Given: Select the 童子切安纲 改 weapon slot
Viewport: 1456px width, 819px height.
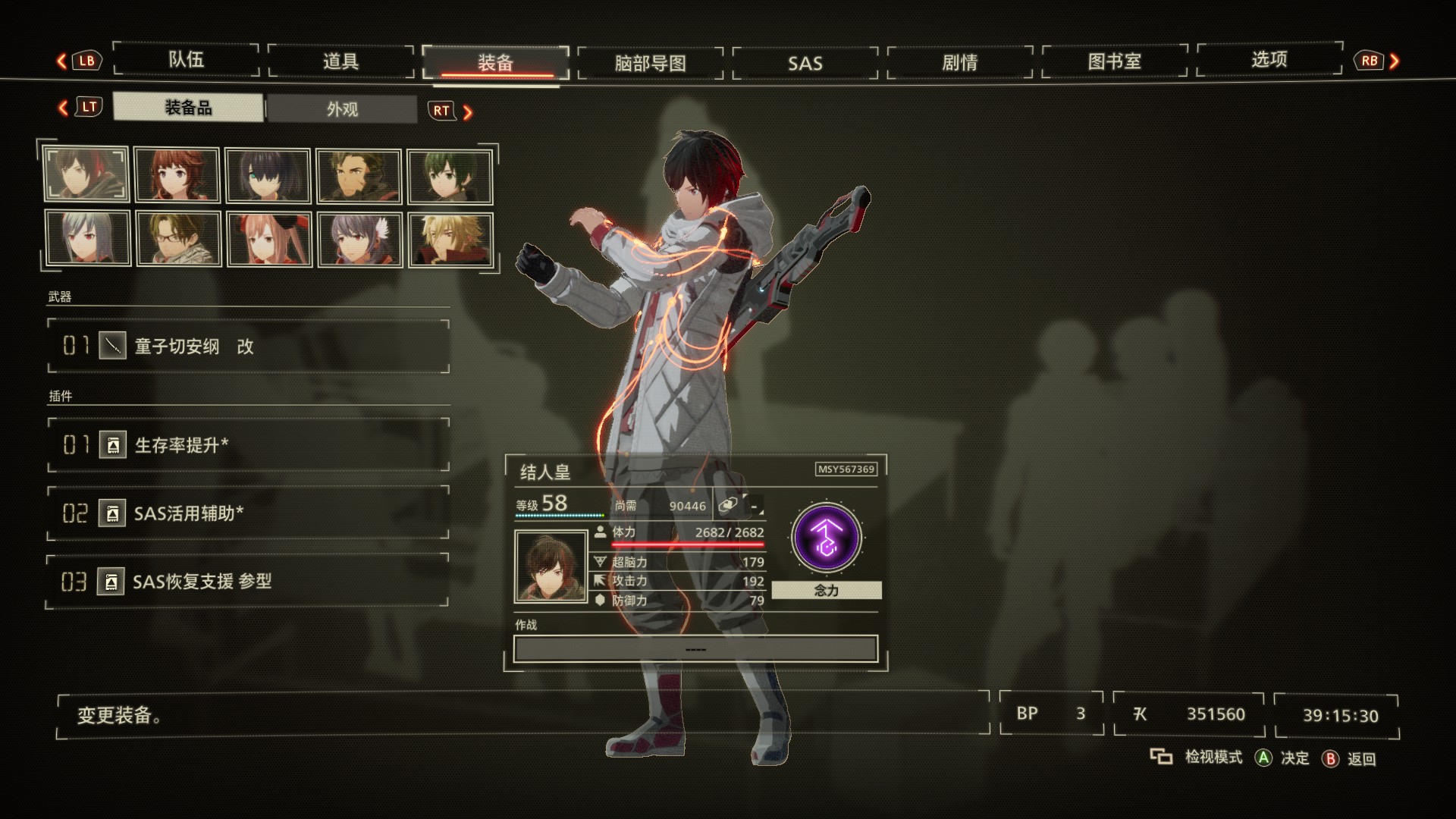Looking at the screenshot, I should coord(248,347).
